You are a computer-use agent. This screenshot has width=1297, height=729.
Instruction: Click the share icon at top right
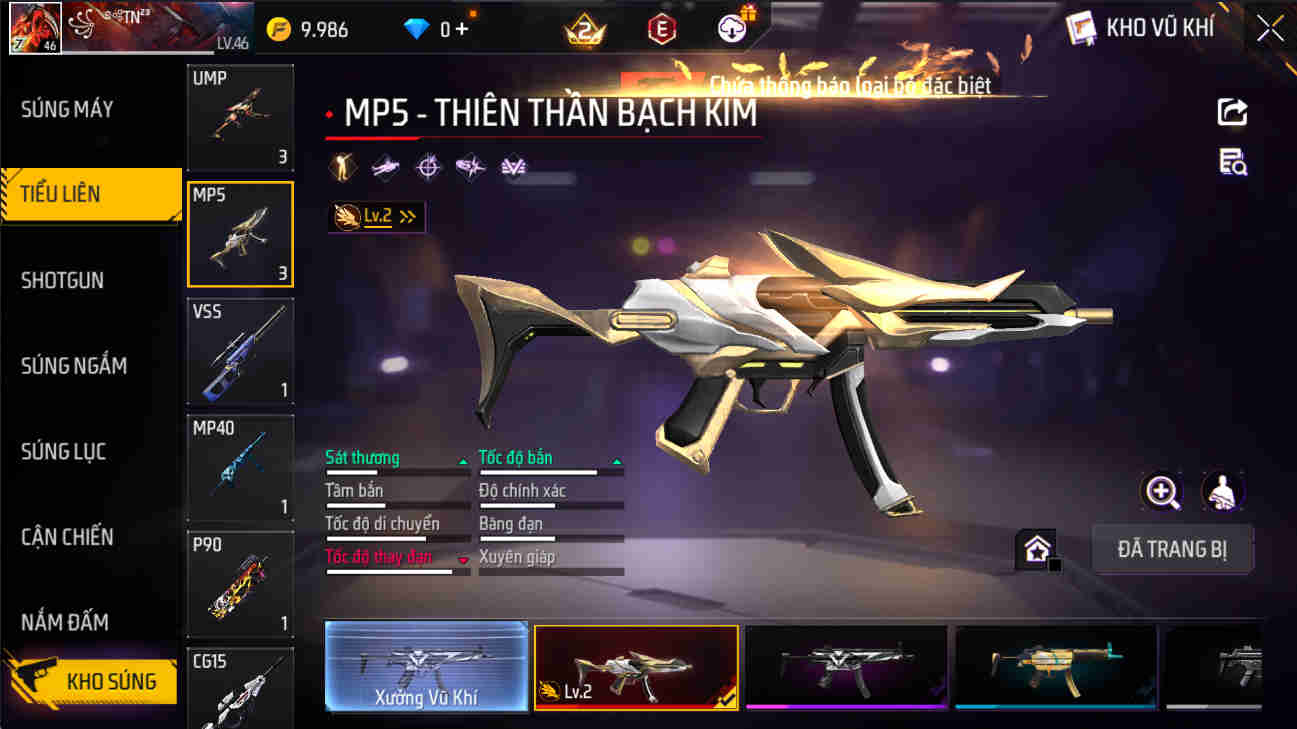(x=1233, y=110)
